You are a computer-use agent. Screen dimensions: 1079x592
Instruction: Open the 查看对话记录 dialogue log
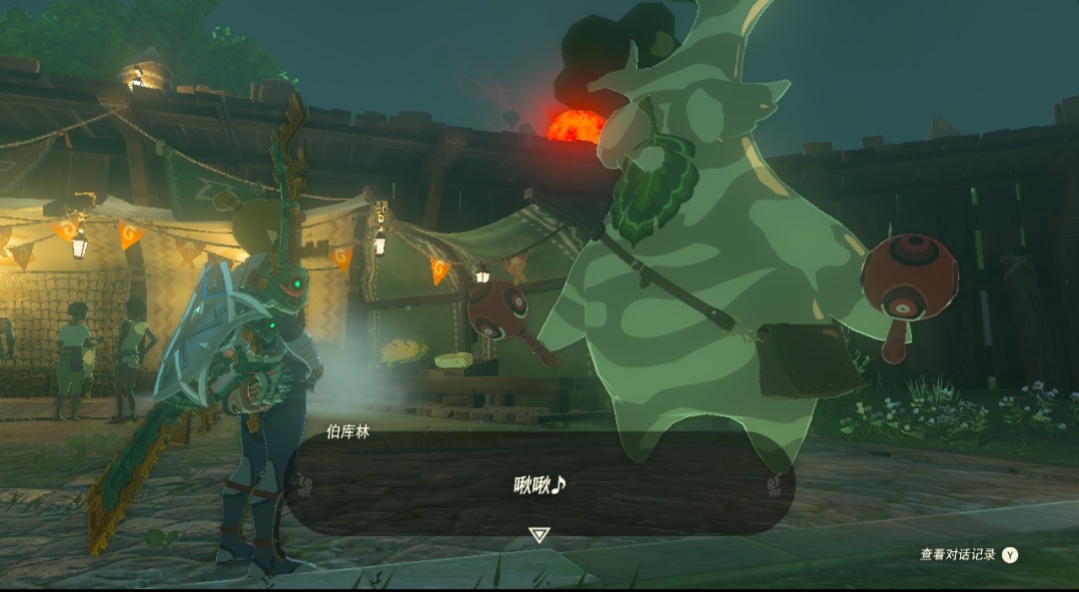[x=968, y=555]
